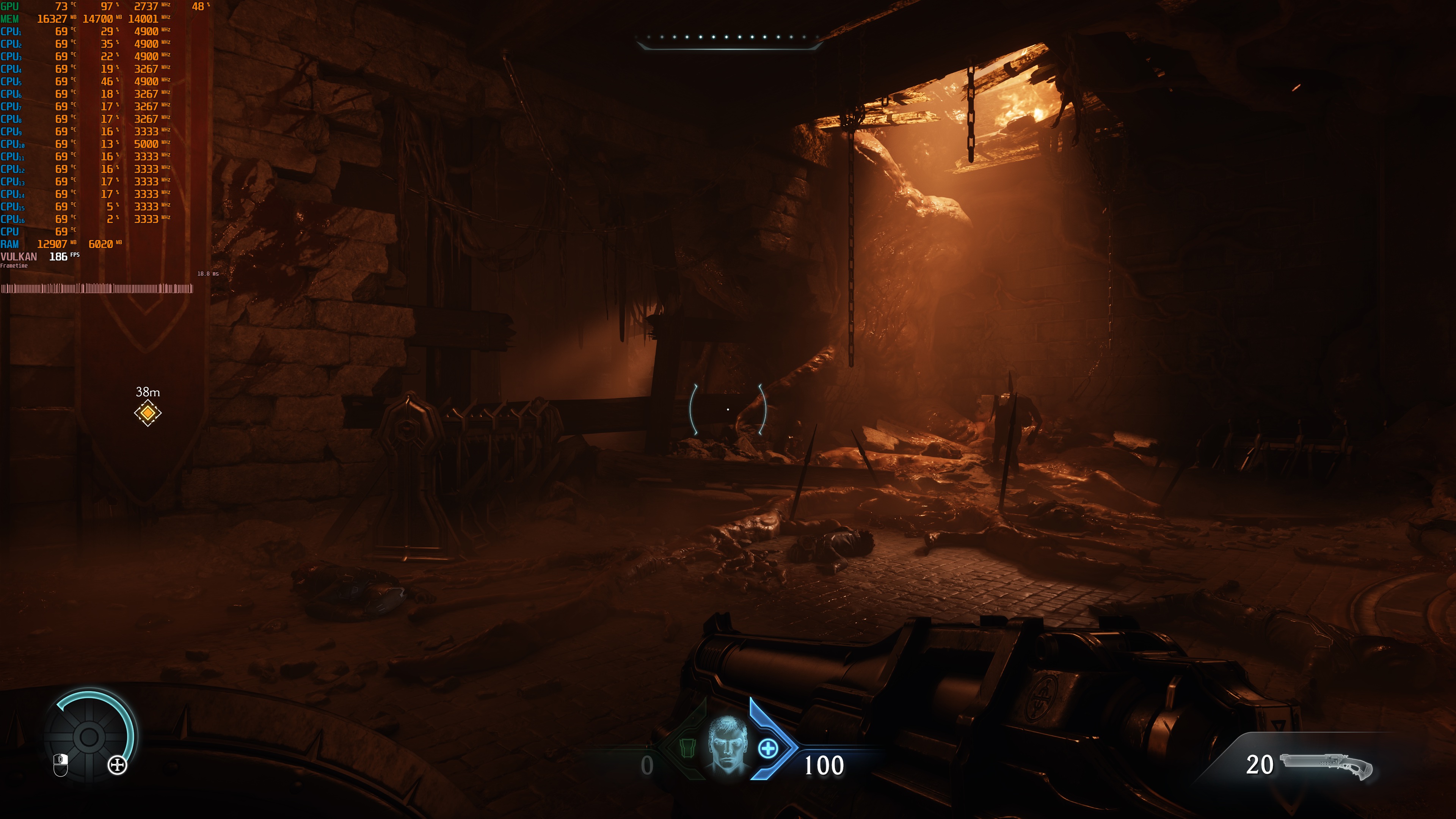Click the blue health cross icon
This screenshot has height=819, width=1456.
pos(767,749)
